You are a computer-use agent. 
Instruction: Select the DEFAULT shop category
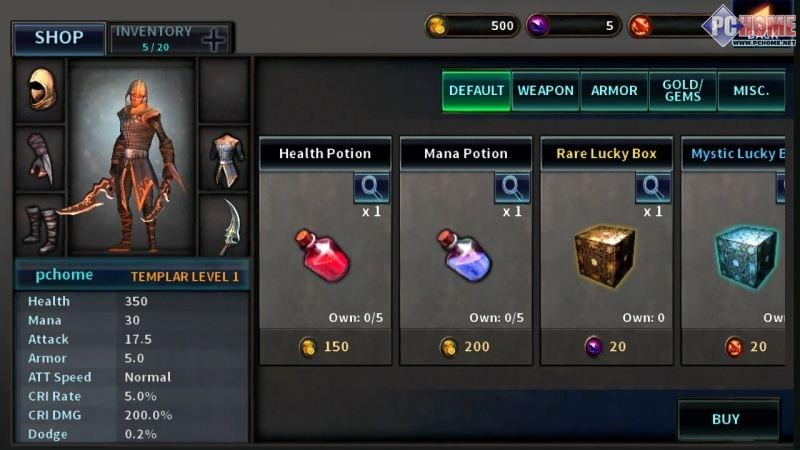(476, 90)
